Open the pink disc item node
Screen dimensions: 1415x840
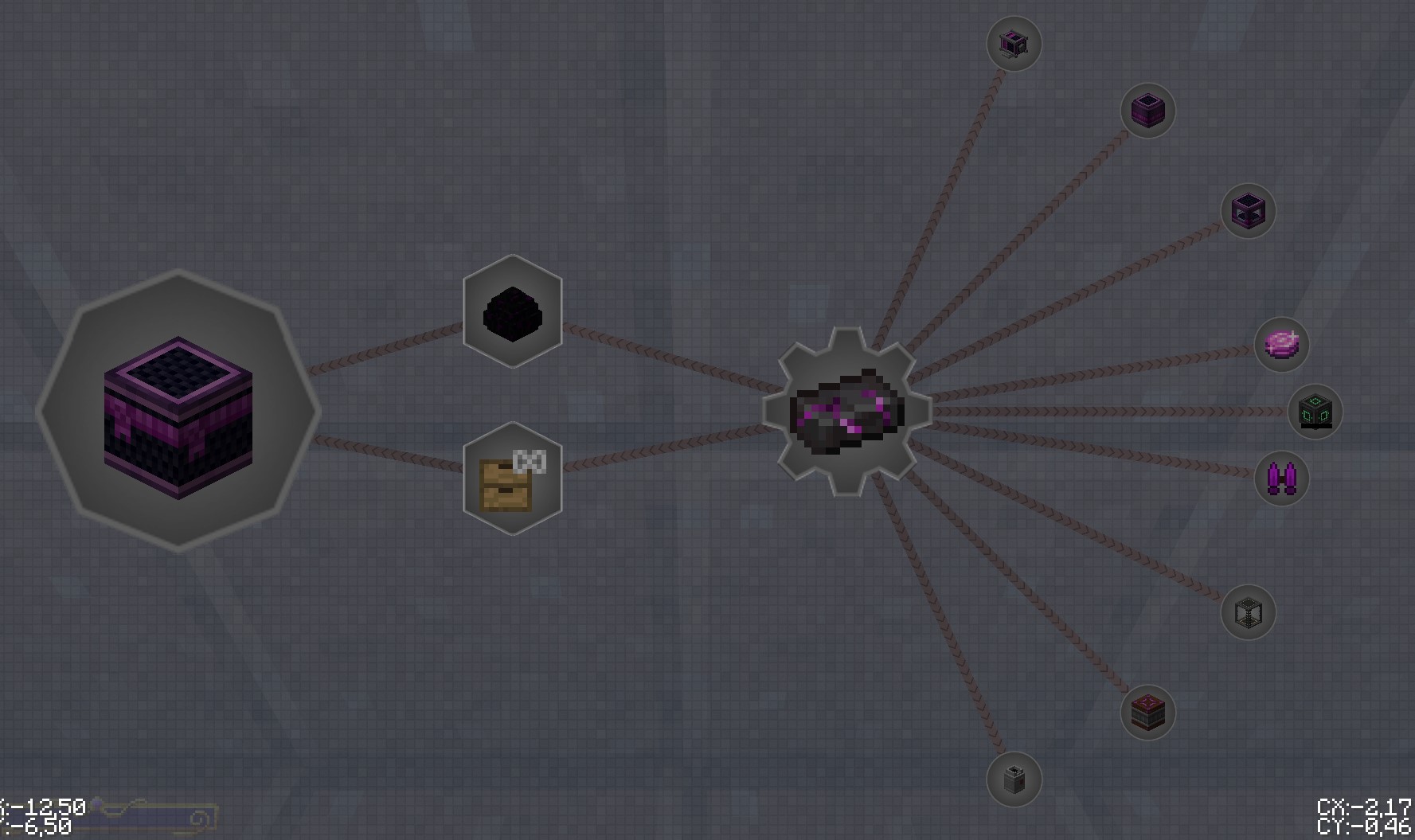[1282, 344]
